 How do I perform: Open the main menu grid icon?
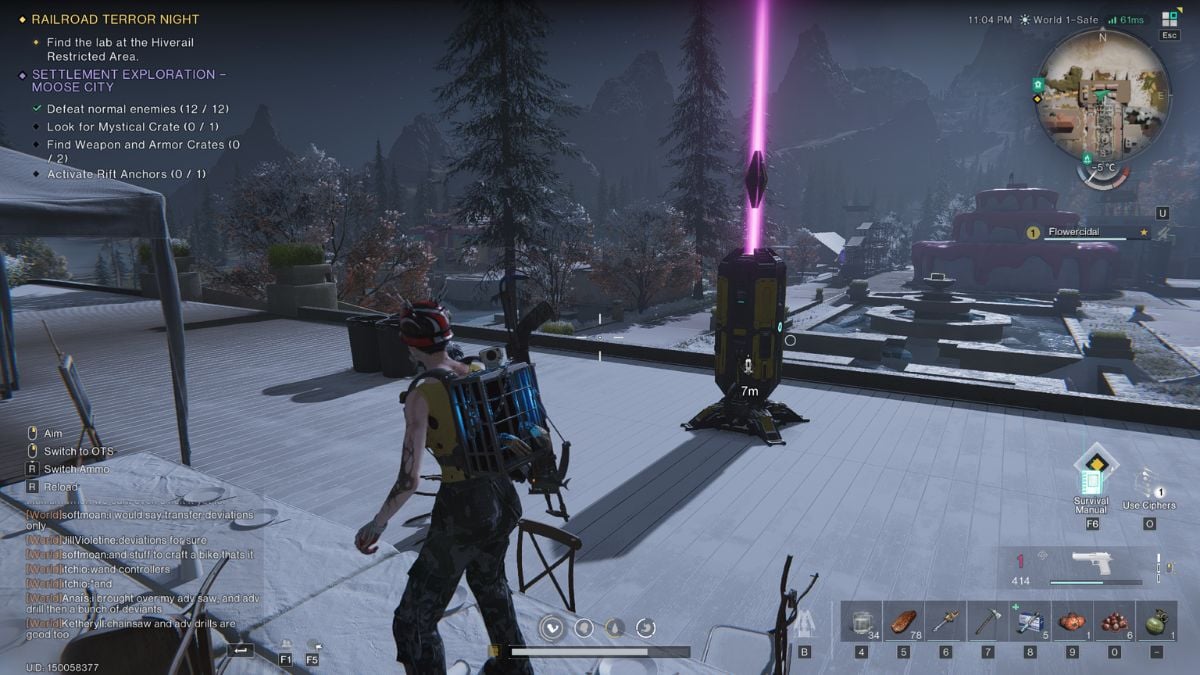[1169, 19]
